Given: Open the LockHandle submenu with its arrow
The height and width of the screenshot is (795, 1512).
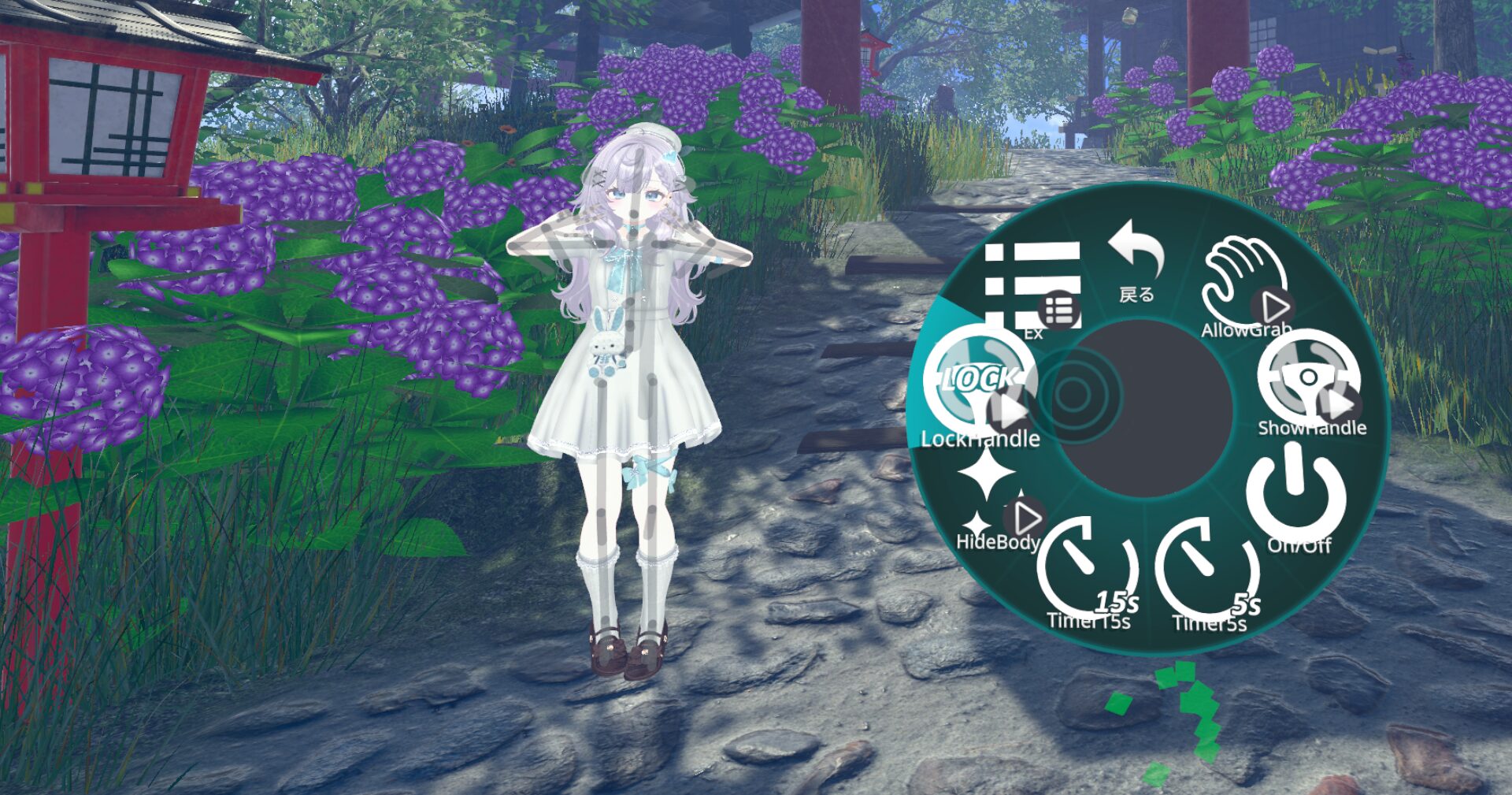Looking at the screenshot, I should (x=1007, y=409).
